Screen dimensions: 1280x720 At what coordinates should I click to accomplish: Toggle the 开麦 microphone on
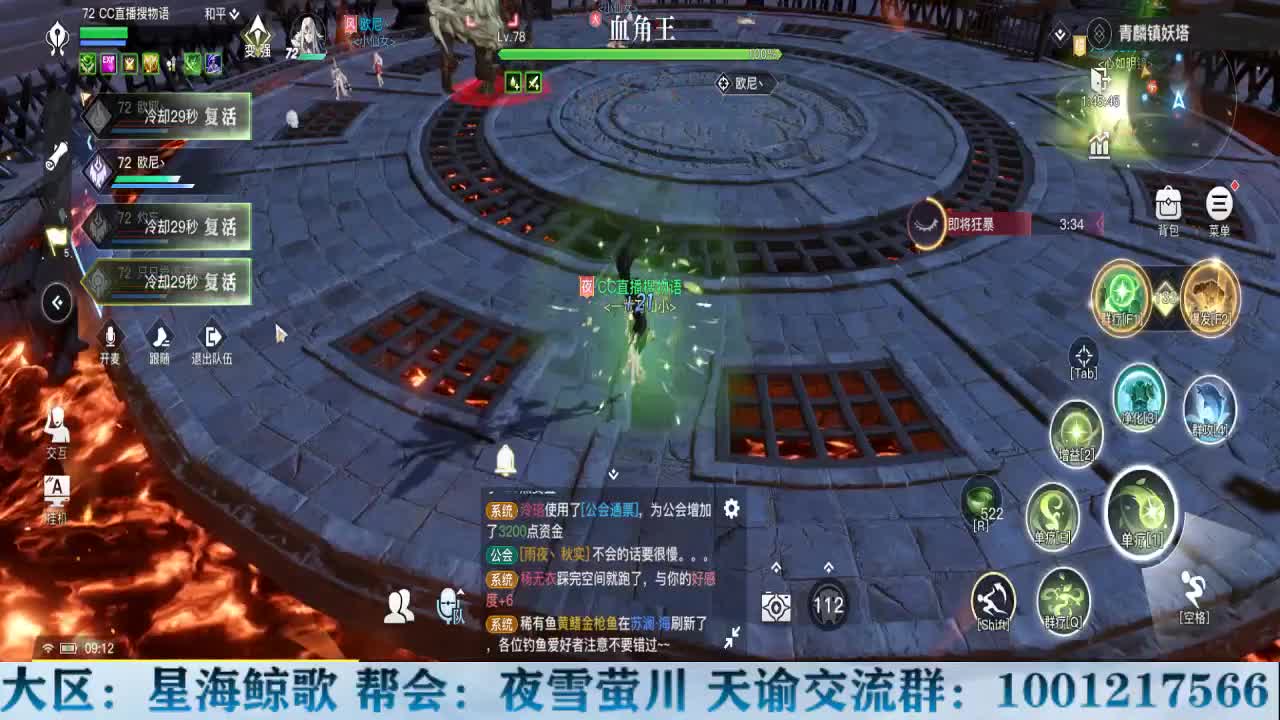click(x=108, y=338)
